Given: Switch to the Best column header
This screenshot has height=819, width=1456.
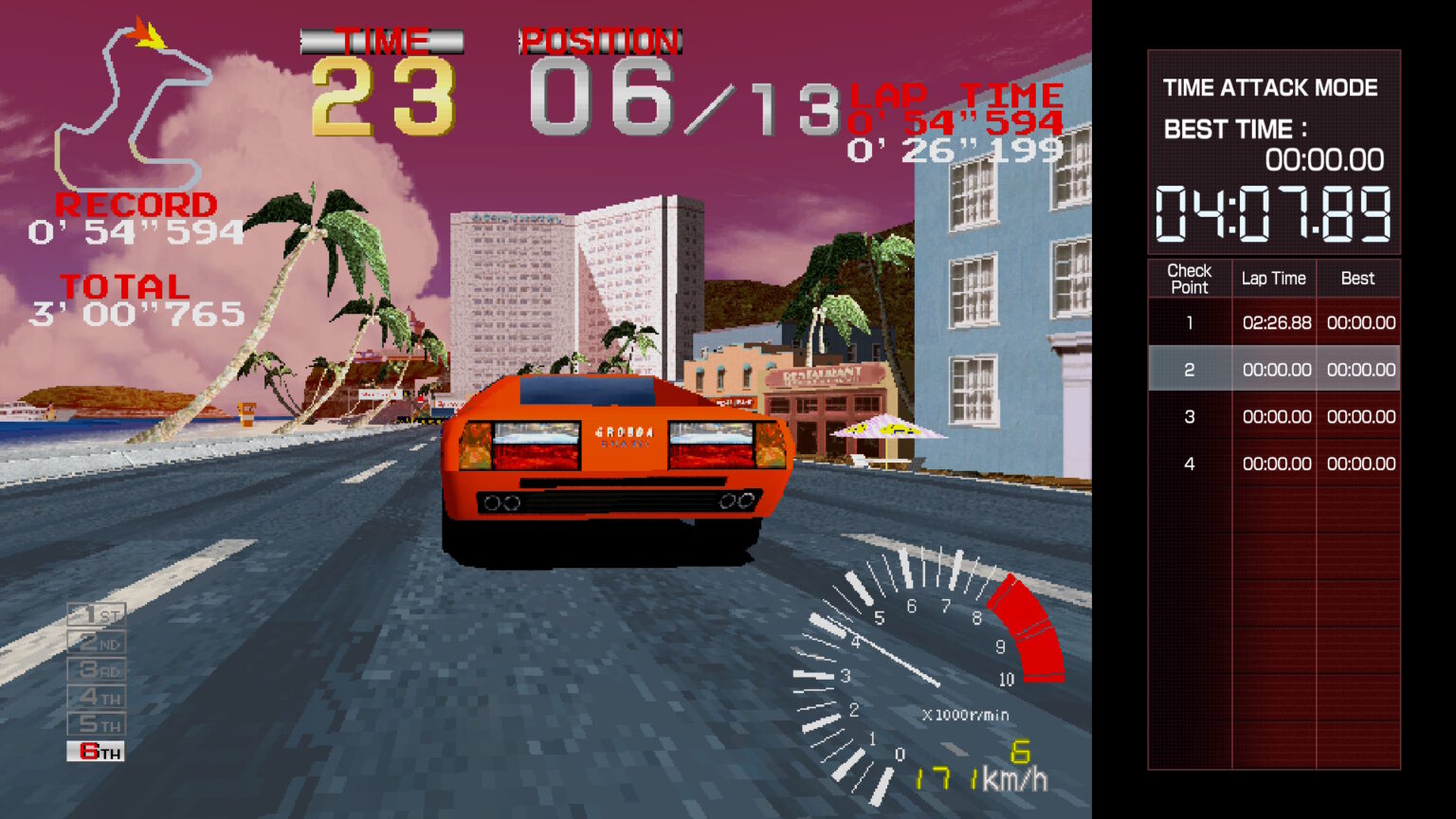Looking at the screenshot, I should (1358, 278).
